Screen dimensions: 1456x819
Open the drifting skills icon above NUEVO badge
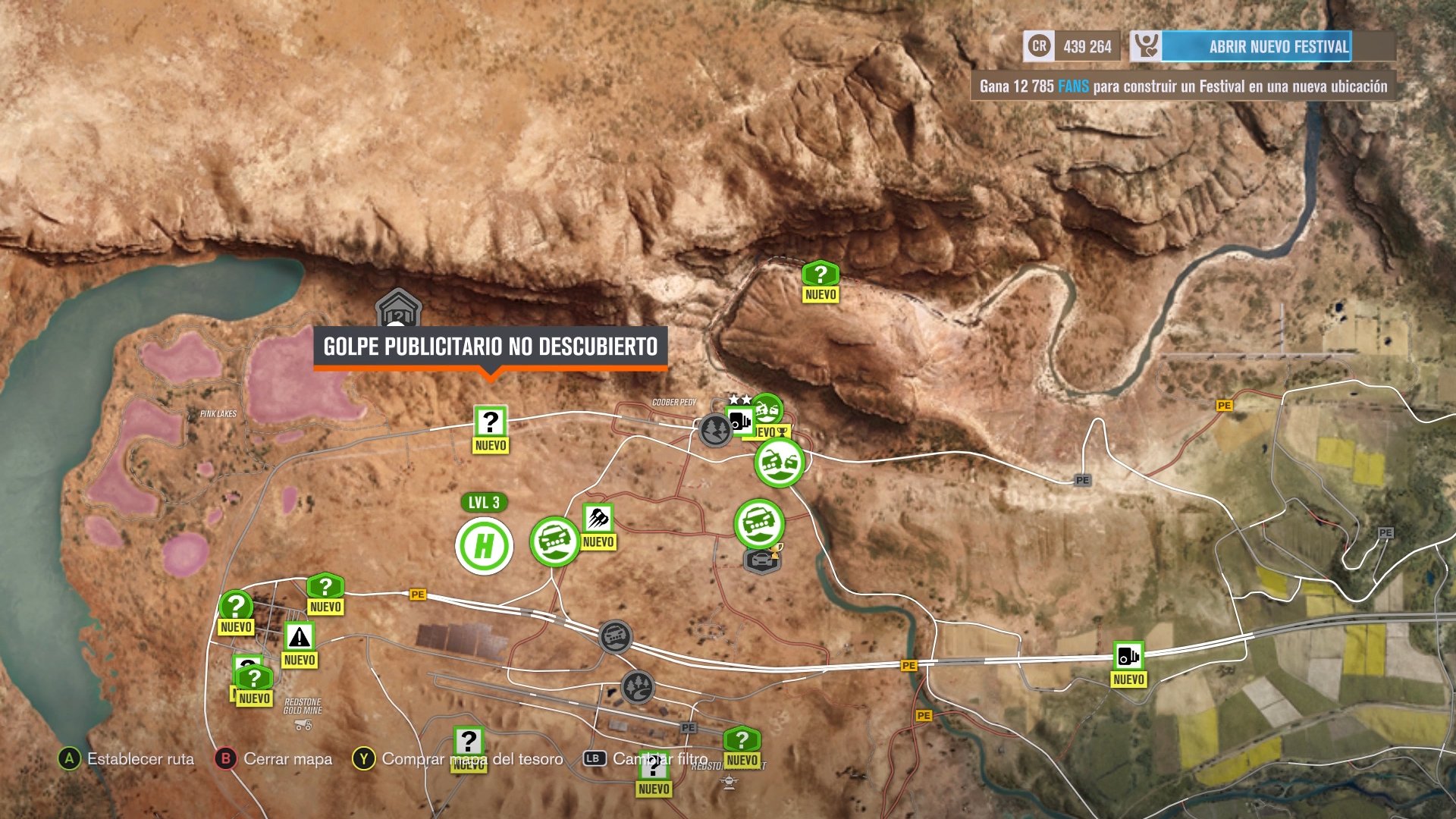(597, 519)
